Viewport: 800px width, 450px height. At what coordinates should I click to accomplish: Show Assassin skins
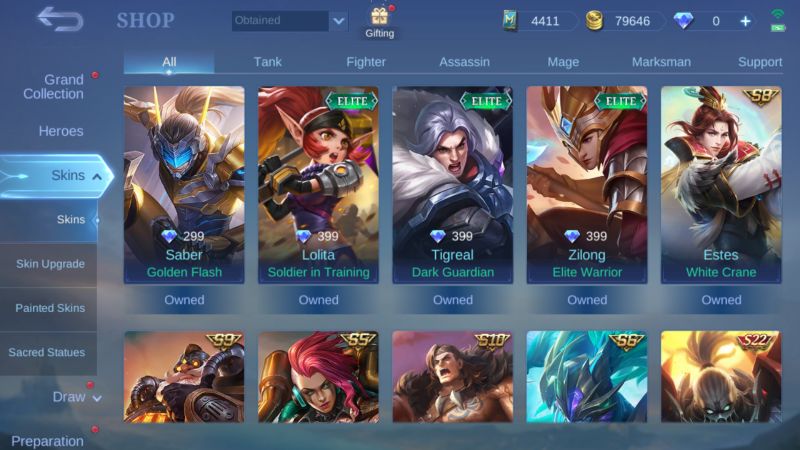pyautogui.click(x=464, y=62)
